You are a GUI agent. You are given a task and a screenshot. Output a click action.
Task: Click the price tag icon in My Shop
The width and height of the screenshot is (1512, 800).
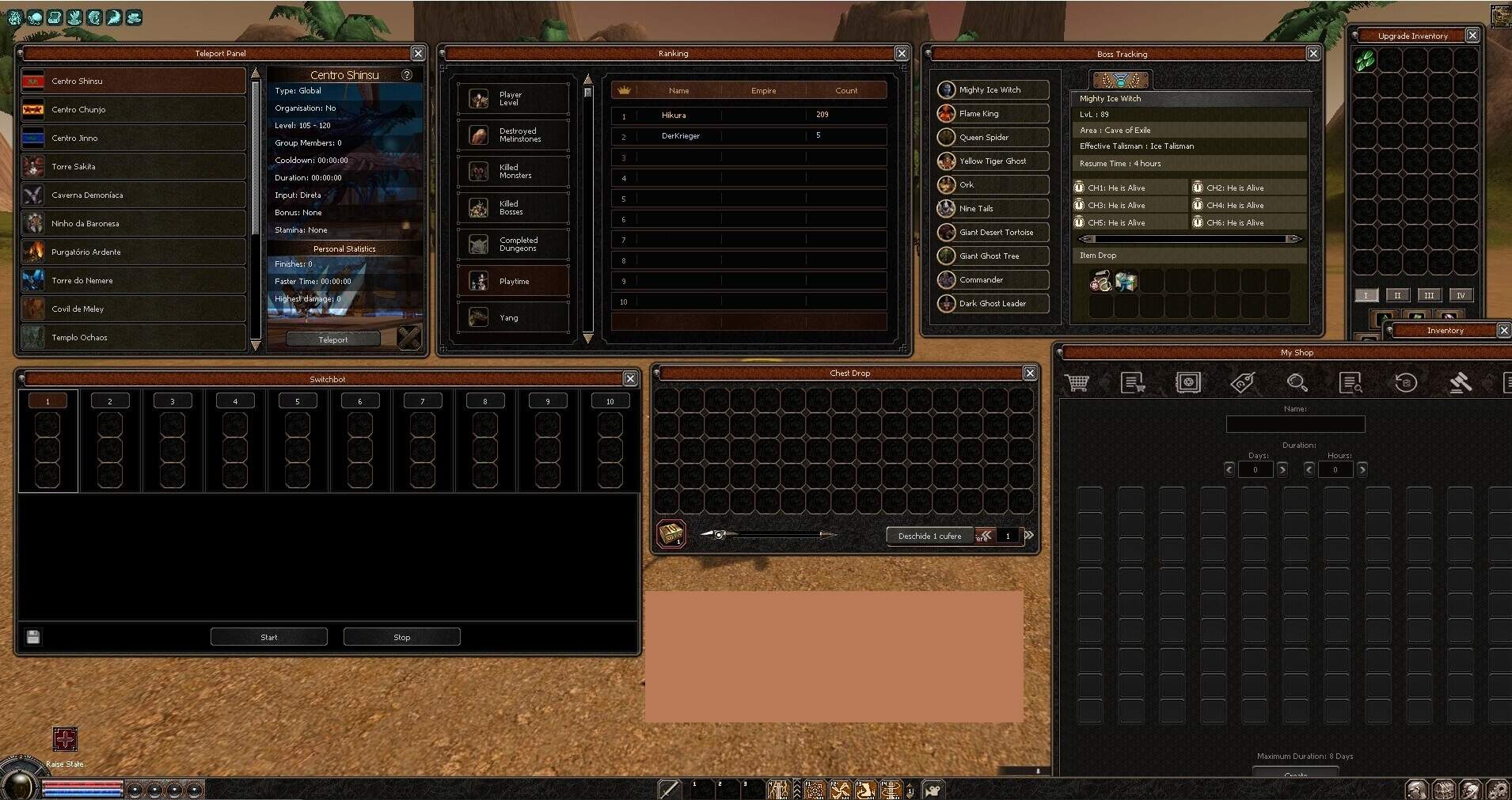pyautogui.click(x=1244, y=383)
